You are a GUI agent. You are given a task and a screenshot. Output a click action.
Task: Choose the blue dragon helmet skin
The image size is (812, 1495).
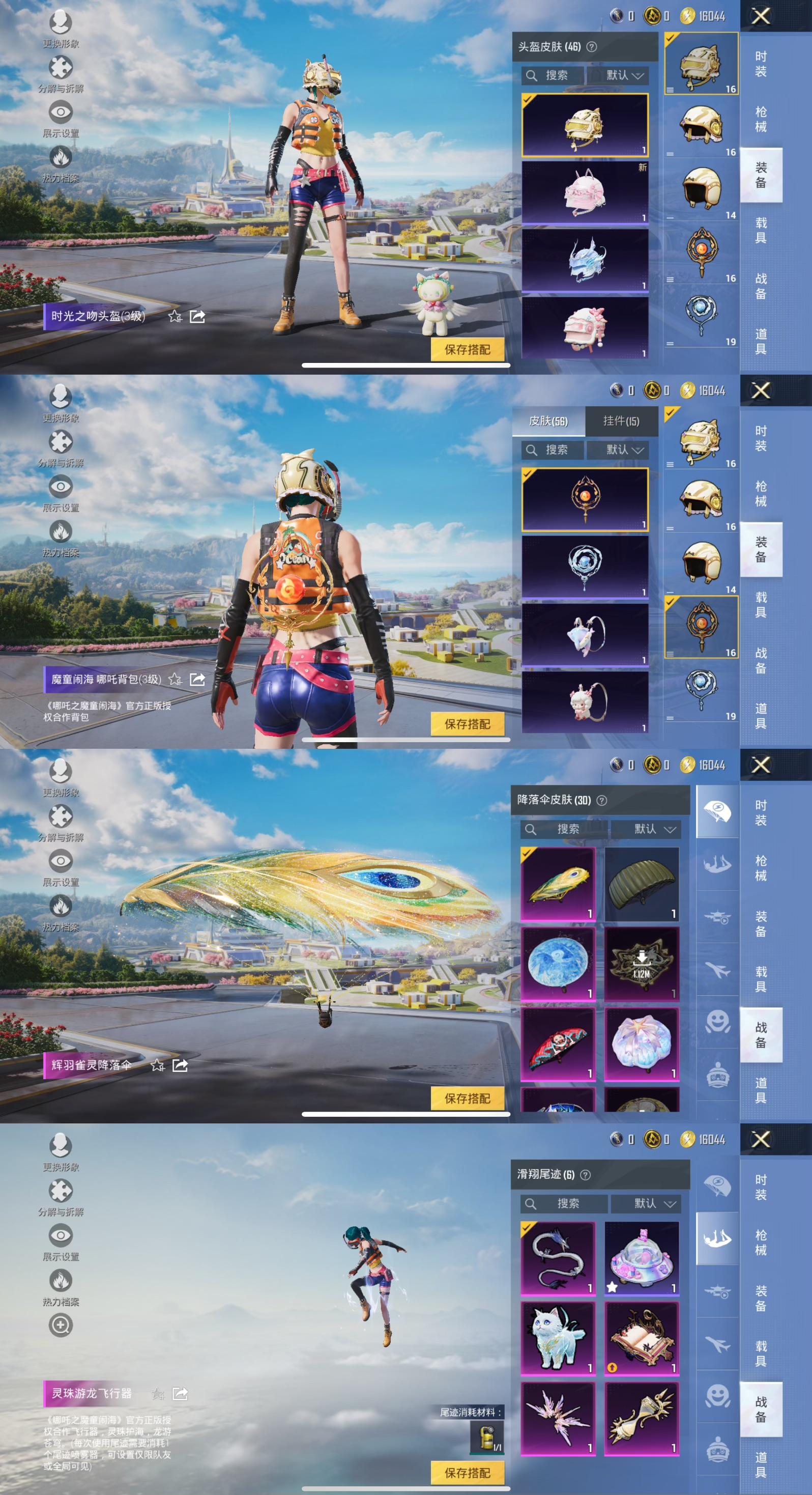point(585,260)
